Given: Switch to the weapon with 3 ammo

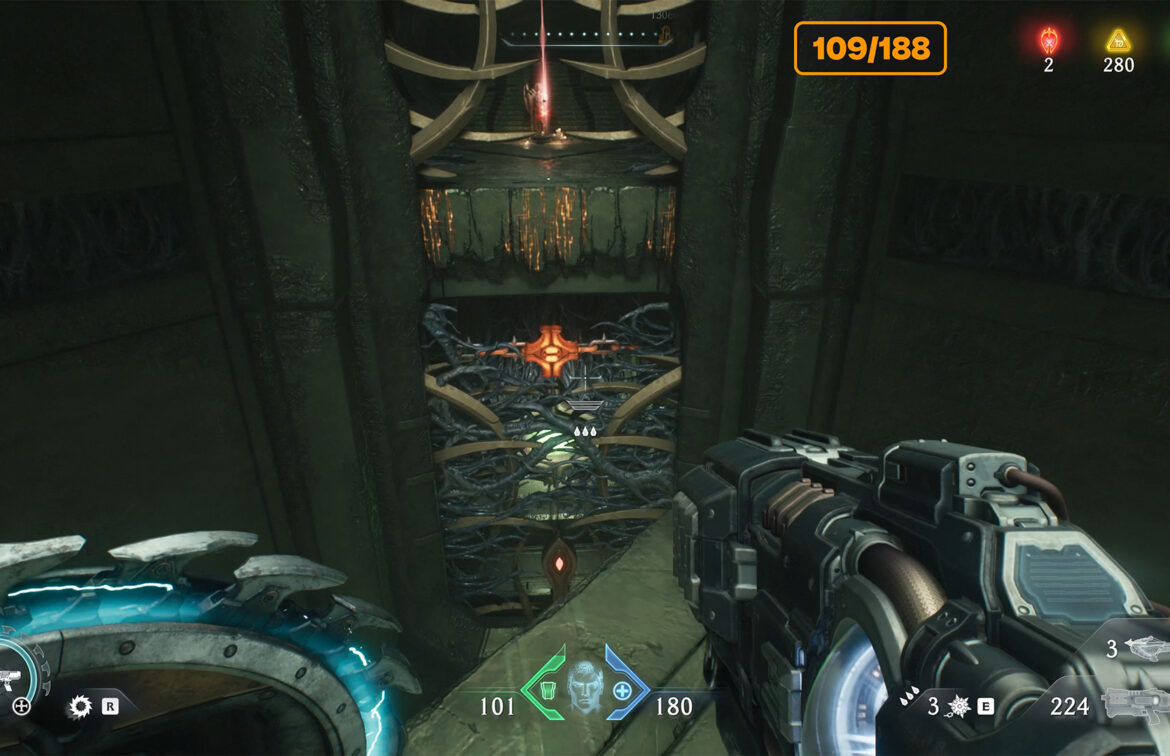Looking at the screenshot, I should click(x=1146, y=648).
